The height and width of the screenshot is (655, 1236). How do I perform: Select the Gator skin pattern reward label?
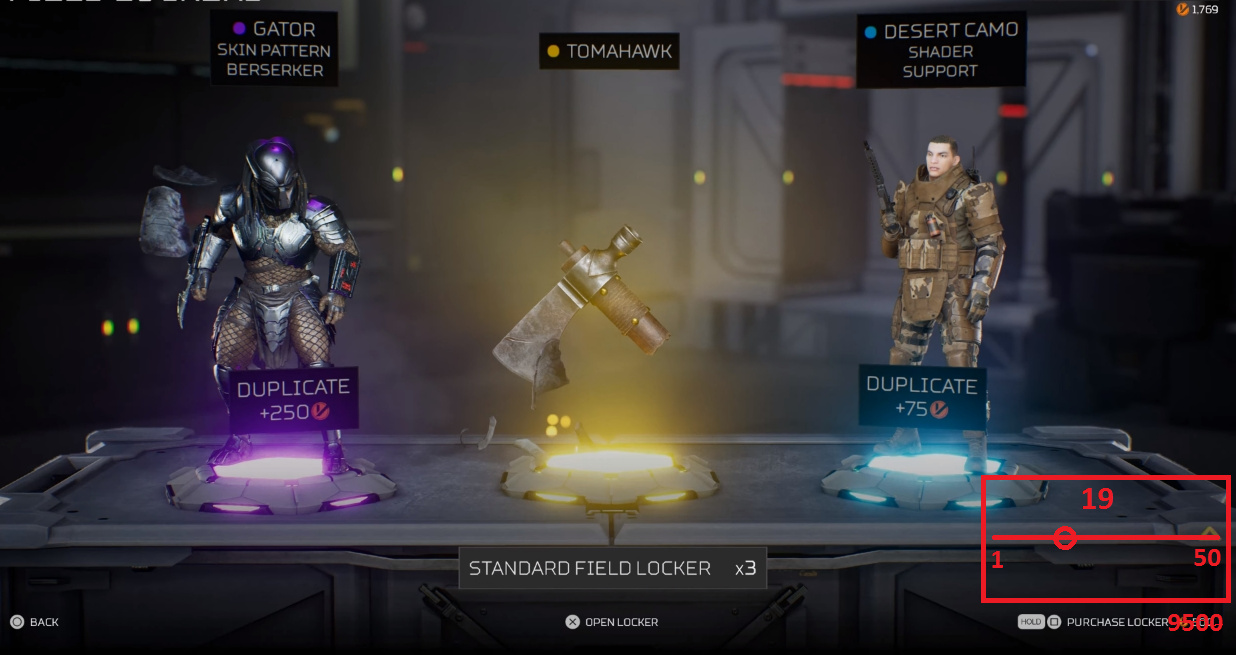[x=274, y=49]
